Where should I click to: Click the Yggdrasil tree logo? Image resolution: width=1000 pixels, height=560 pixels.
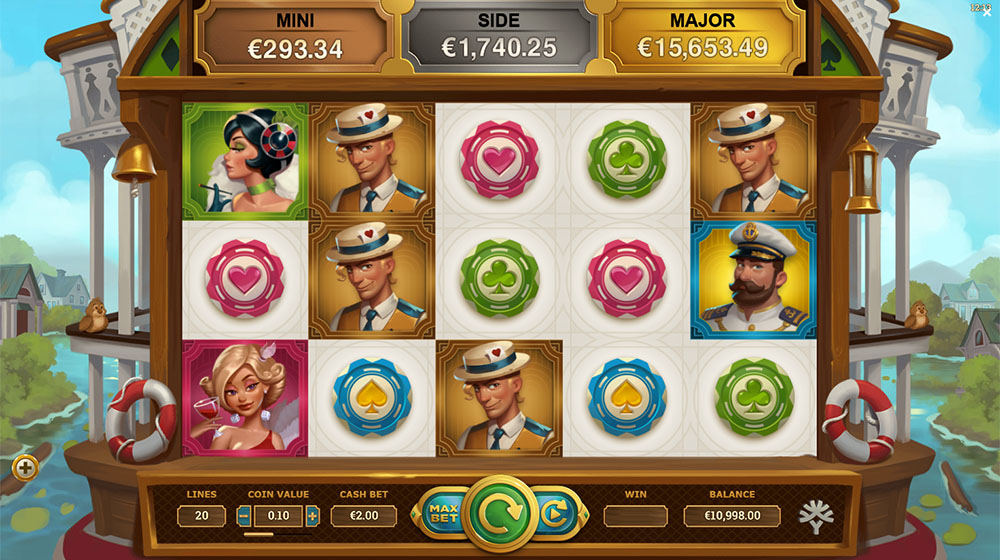pyautogui.click(x=815, y=516)
